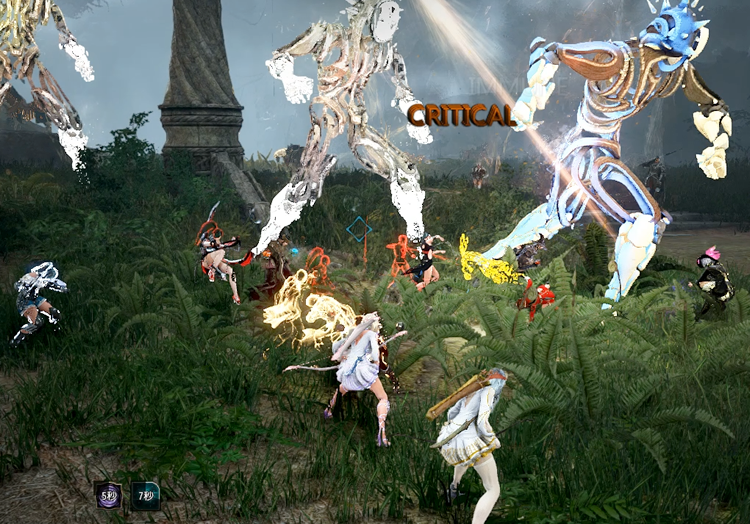Click the purple swirl skill icon
Screen dimensions: 750x524
click(108, 495)
